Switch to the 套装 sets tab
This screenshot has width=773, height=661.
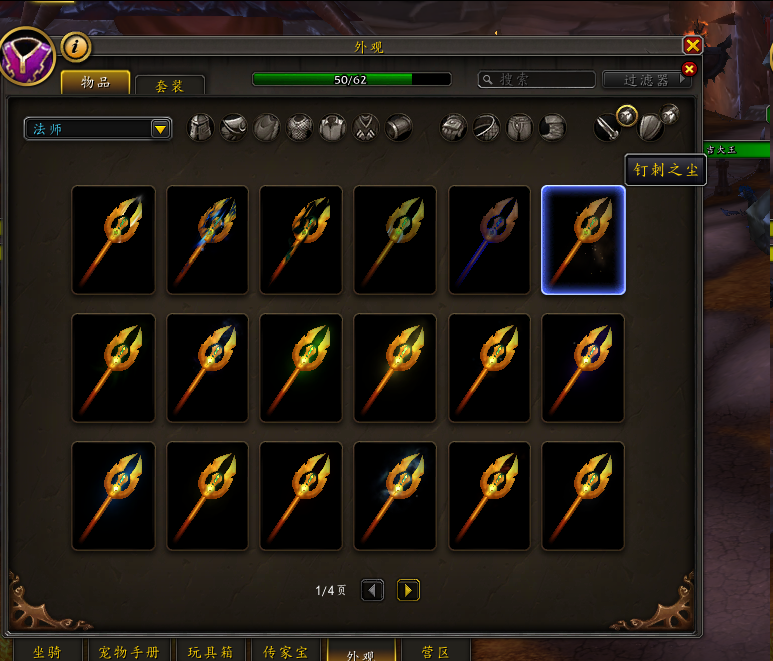pos(169,86)
